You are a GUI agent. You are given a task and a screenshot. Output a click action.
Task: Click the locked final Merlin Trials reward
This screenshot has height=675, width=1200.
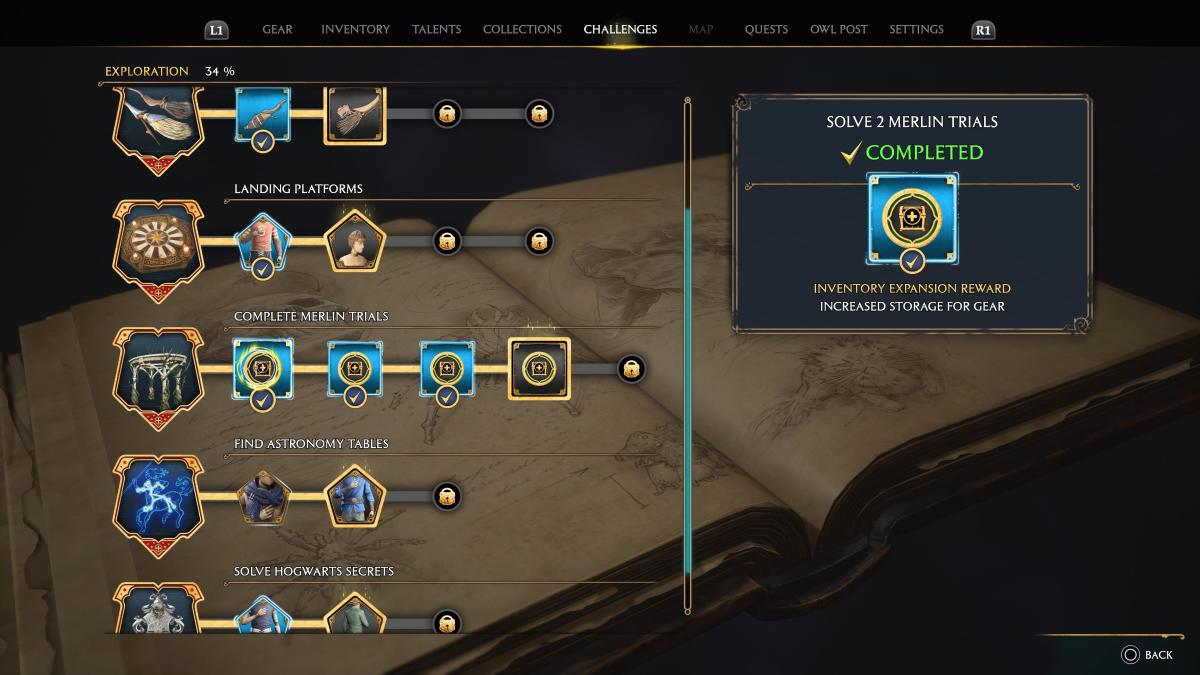click(x=631, y=369)
